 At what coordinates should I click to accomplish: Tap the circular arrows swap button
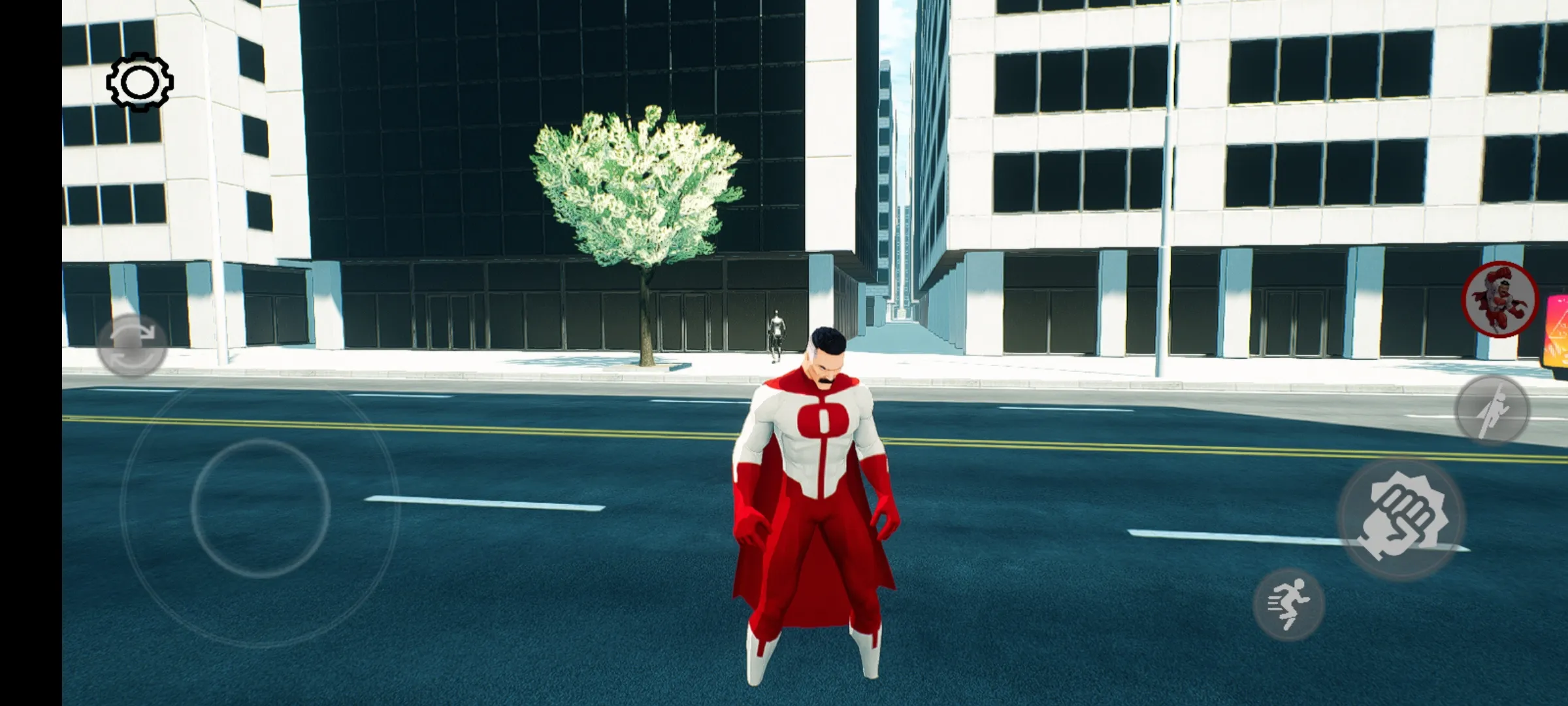[x=132, y=344]
